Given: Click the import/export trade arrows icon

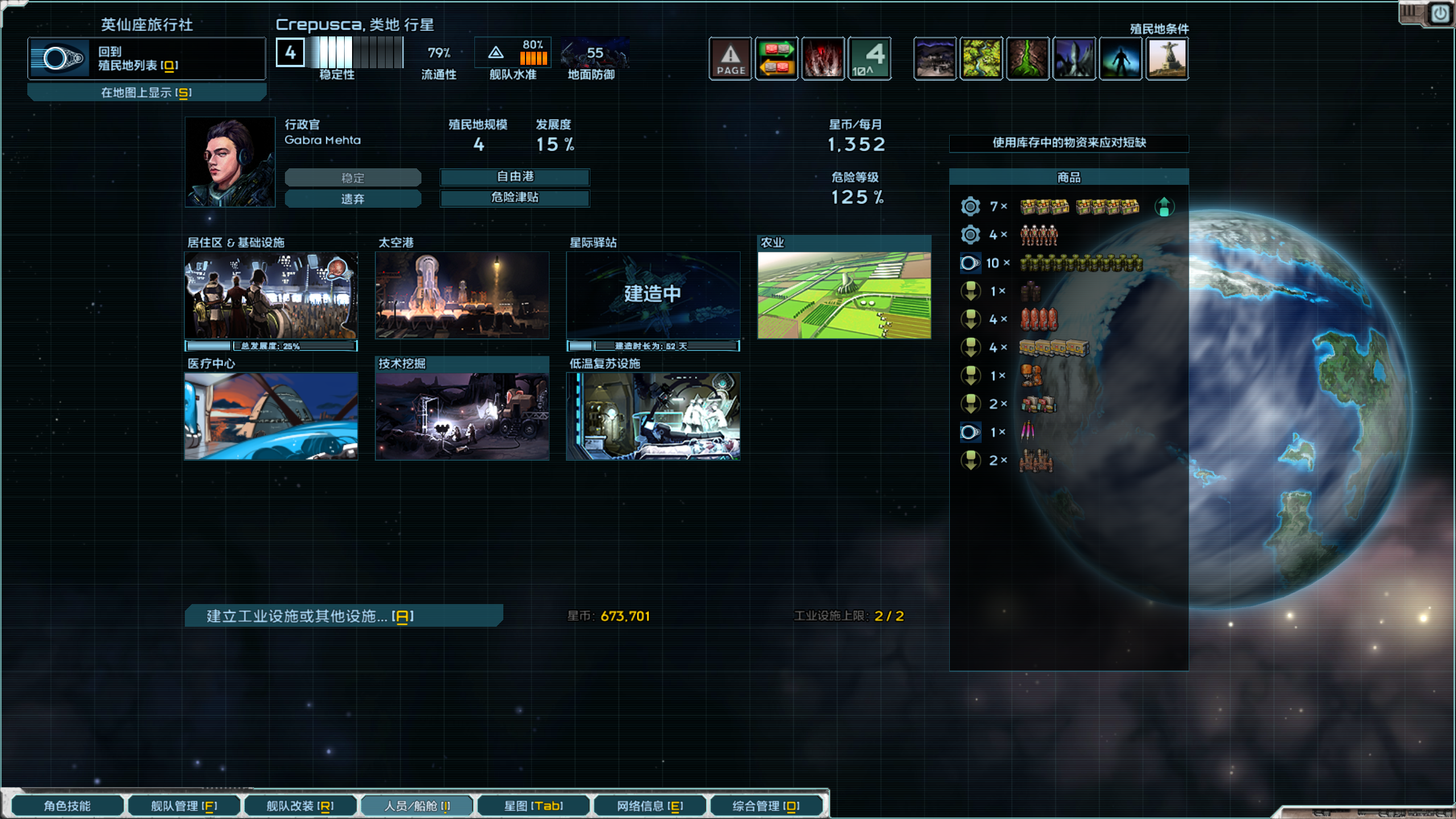Looking at the screenshot, I should pyautogui.click(x=776, y=57).
